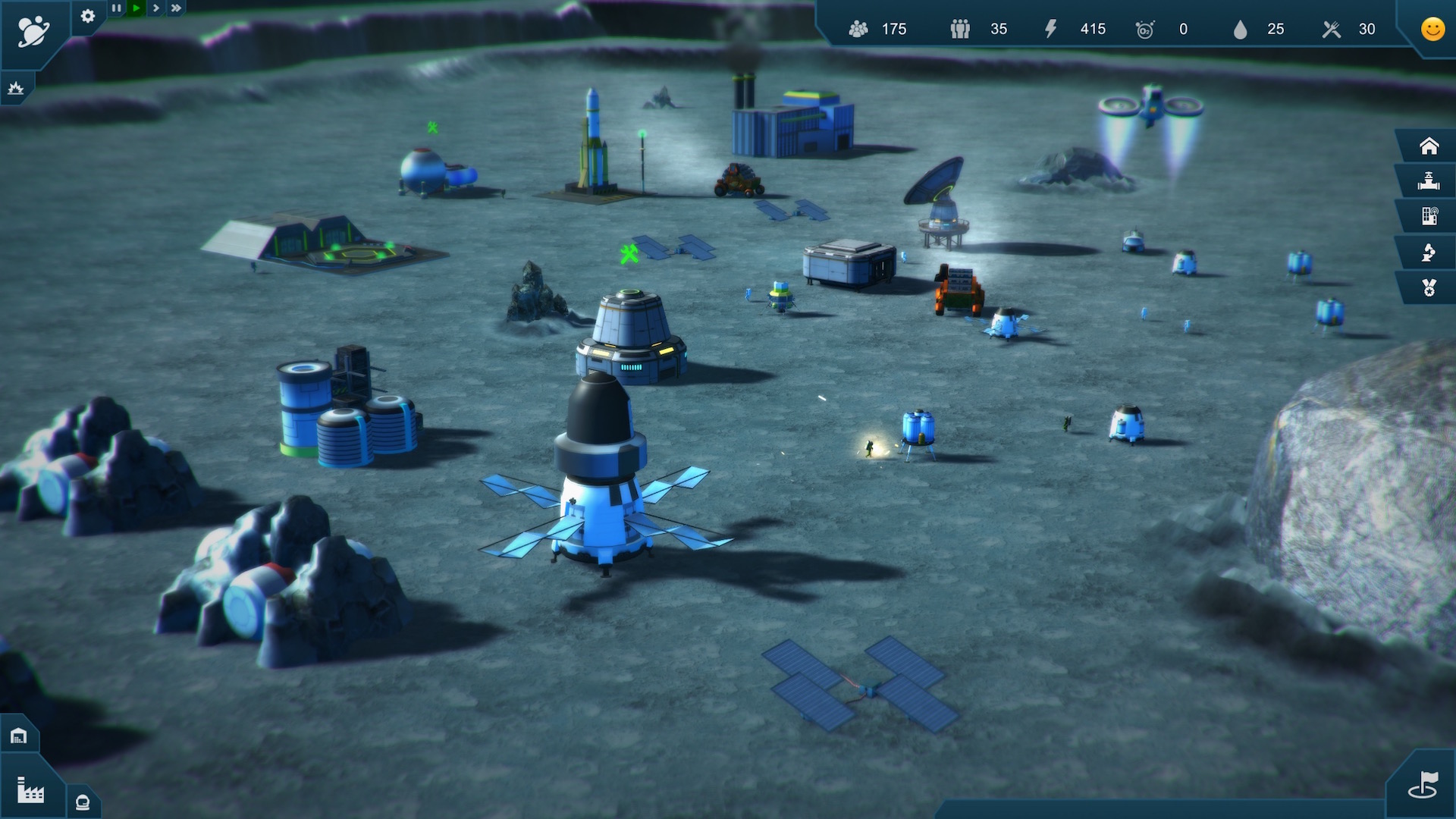Enable fast speed with single chevron
The width and height of the screenshot is (1456, 819).
pyautogui.click(x=155, y=8)
